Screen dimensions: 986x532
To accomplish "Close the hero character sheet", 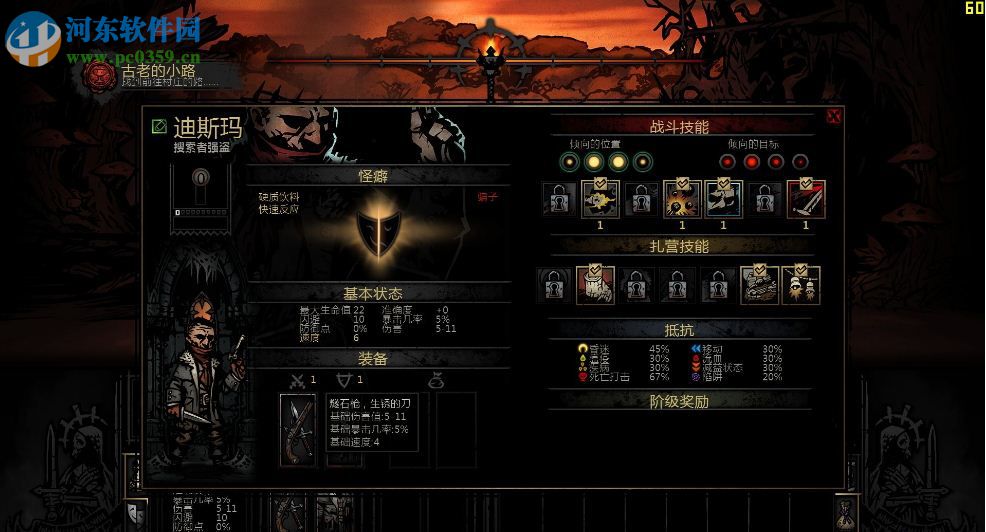I will 833,117.
